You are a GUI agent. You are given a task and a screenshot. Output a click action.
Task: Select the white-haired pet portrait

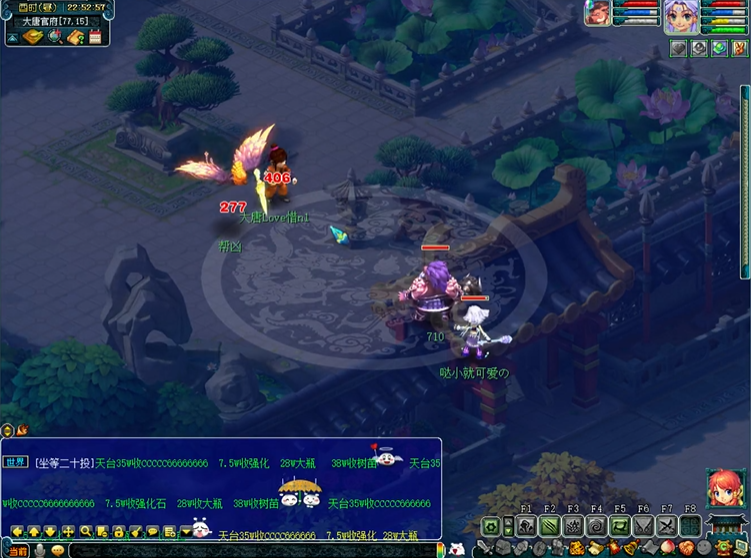680,16
